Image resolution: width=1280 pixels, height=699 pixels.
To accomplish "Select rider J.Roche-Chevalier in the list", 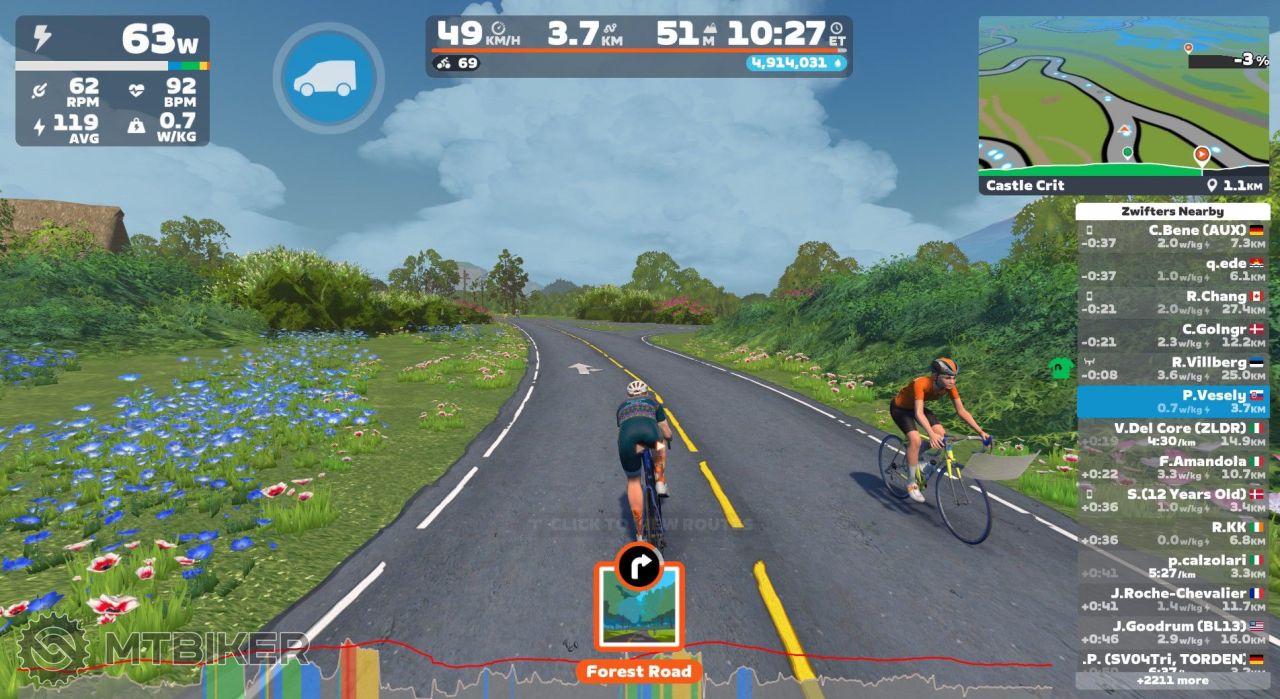I will point(1172,599).
